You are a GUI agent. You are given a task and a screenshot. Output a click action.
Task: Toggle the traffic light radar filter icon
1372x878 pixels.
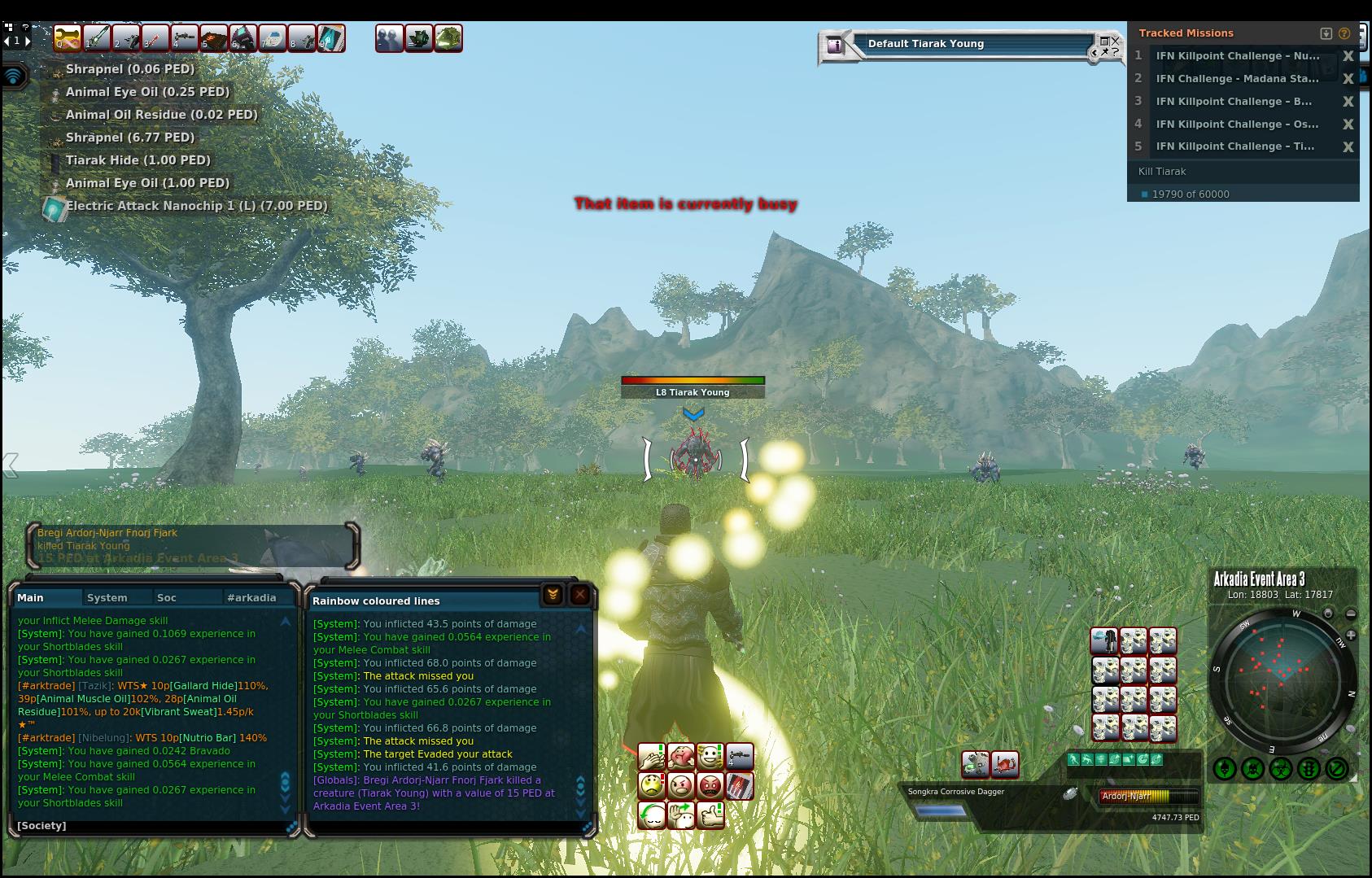pyautogui.click(x=1309, y=768)
